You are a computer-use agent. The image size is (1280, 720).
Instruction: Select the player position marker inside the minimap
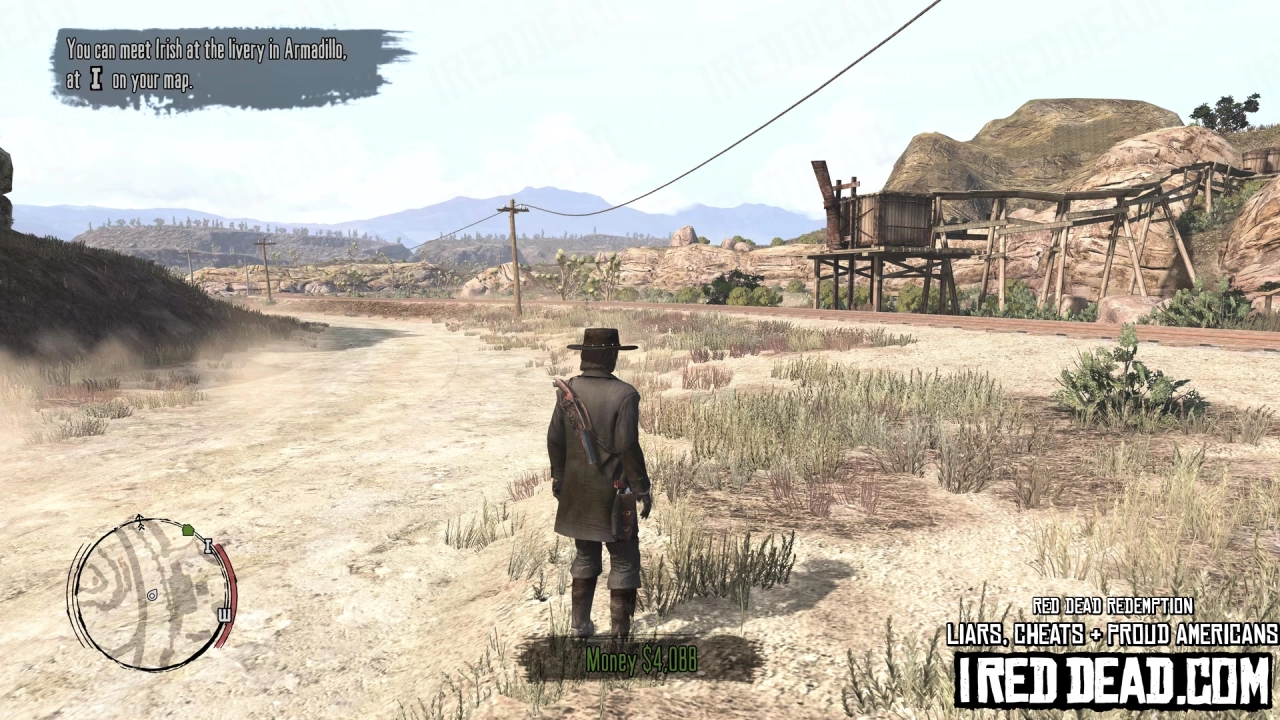pyautogui.click(x=152, y=595)
